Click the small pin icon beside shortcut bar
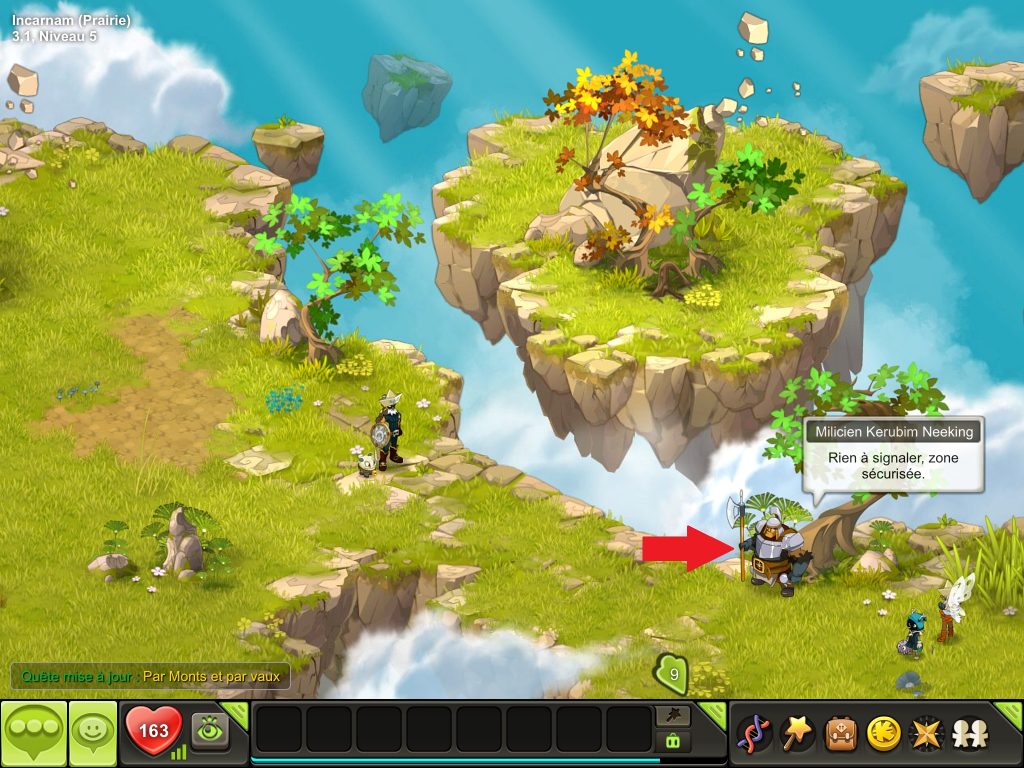The width and height of the screenshot is (1024, 768). tap(671, 716)
